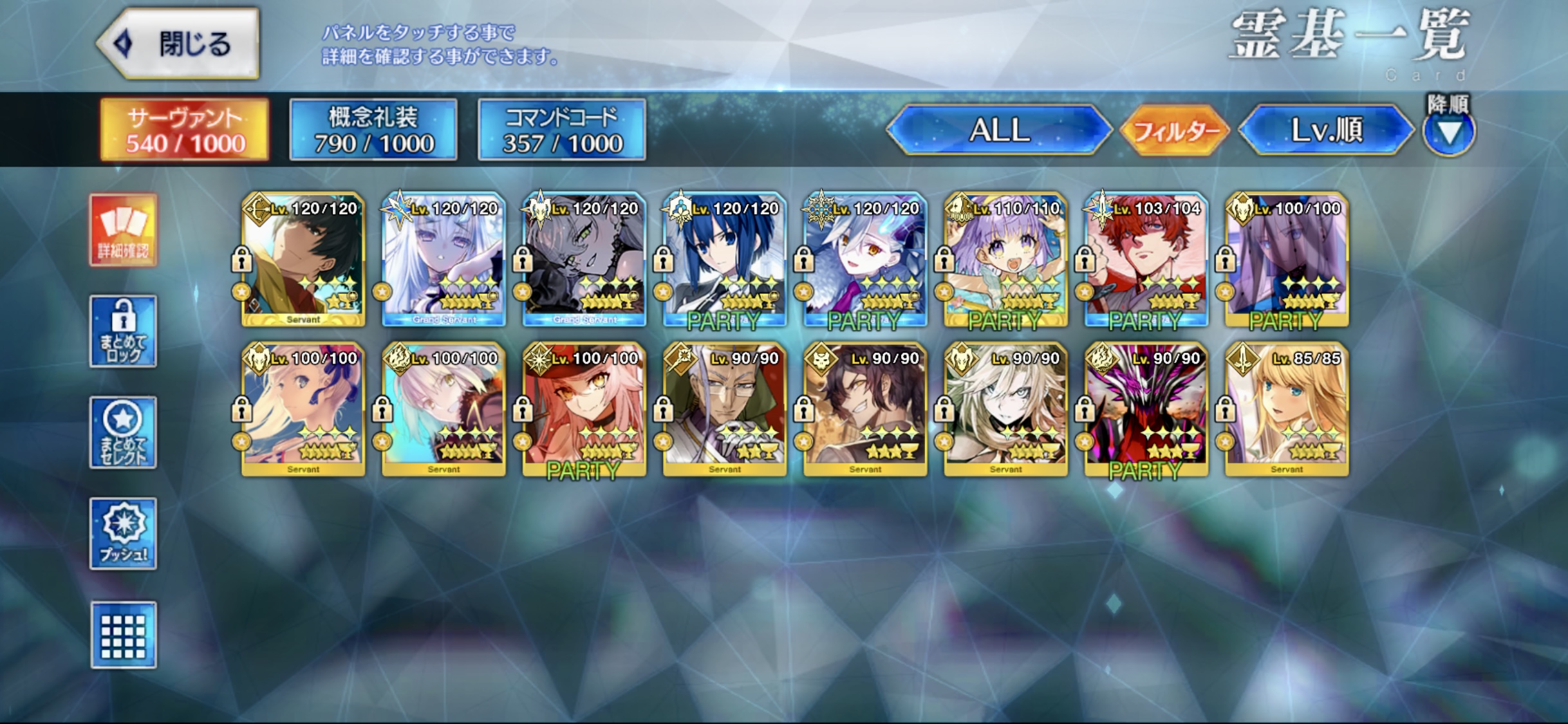The height and width of the screenshot is (724, 1568).
Task: Switch to the コマンドコード tab
Action: click(562, 130)
